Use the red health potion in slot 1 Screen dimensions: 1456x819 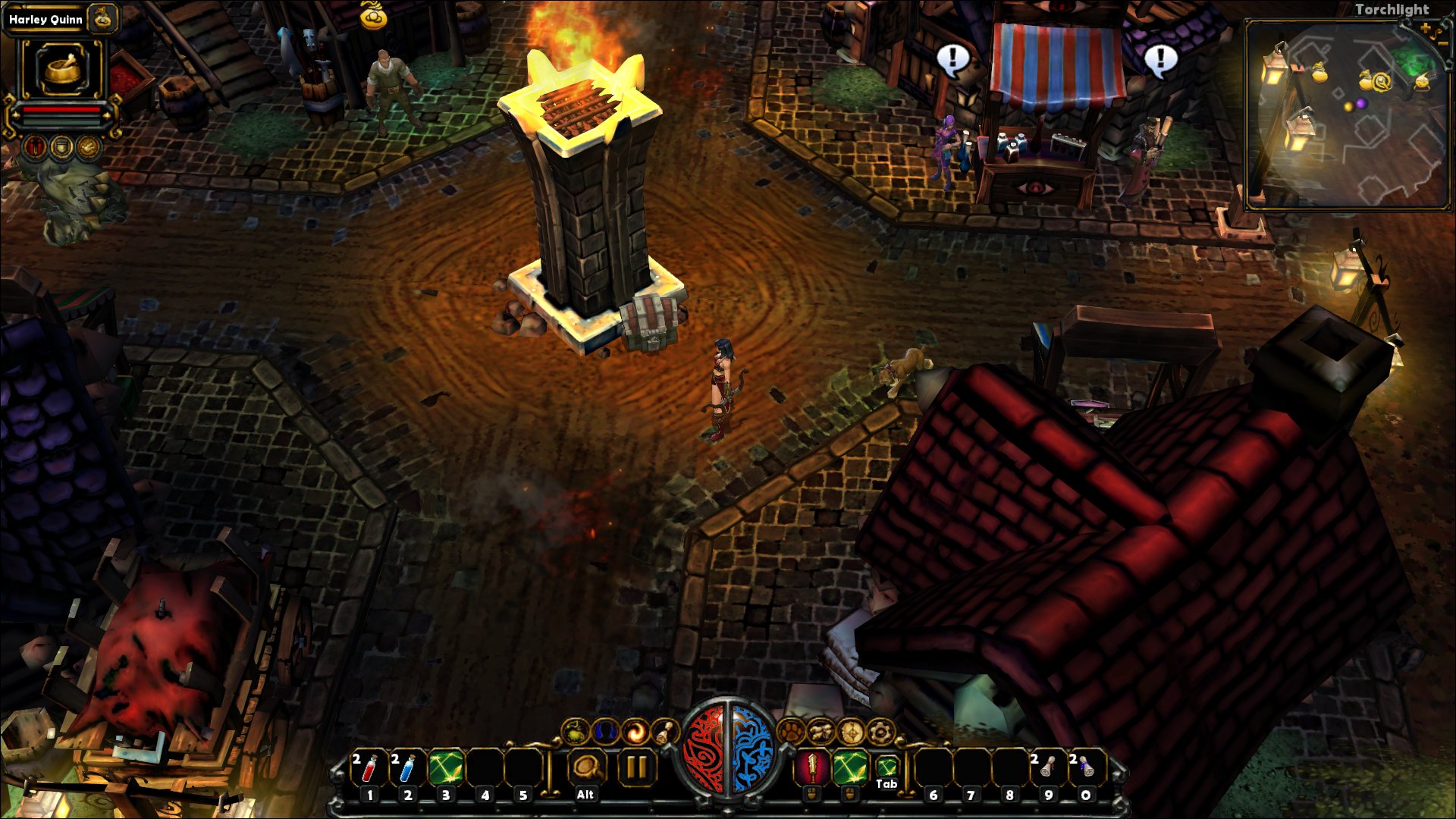pyautogui.click(x=369, y=769)
